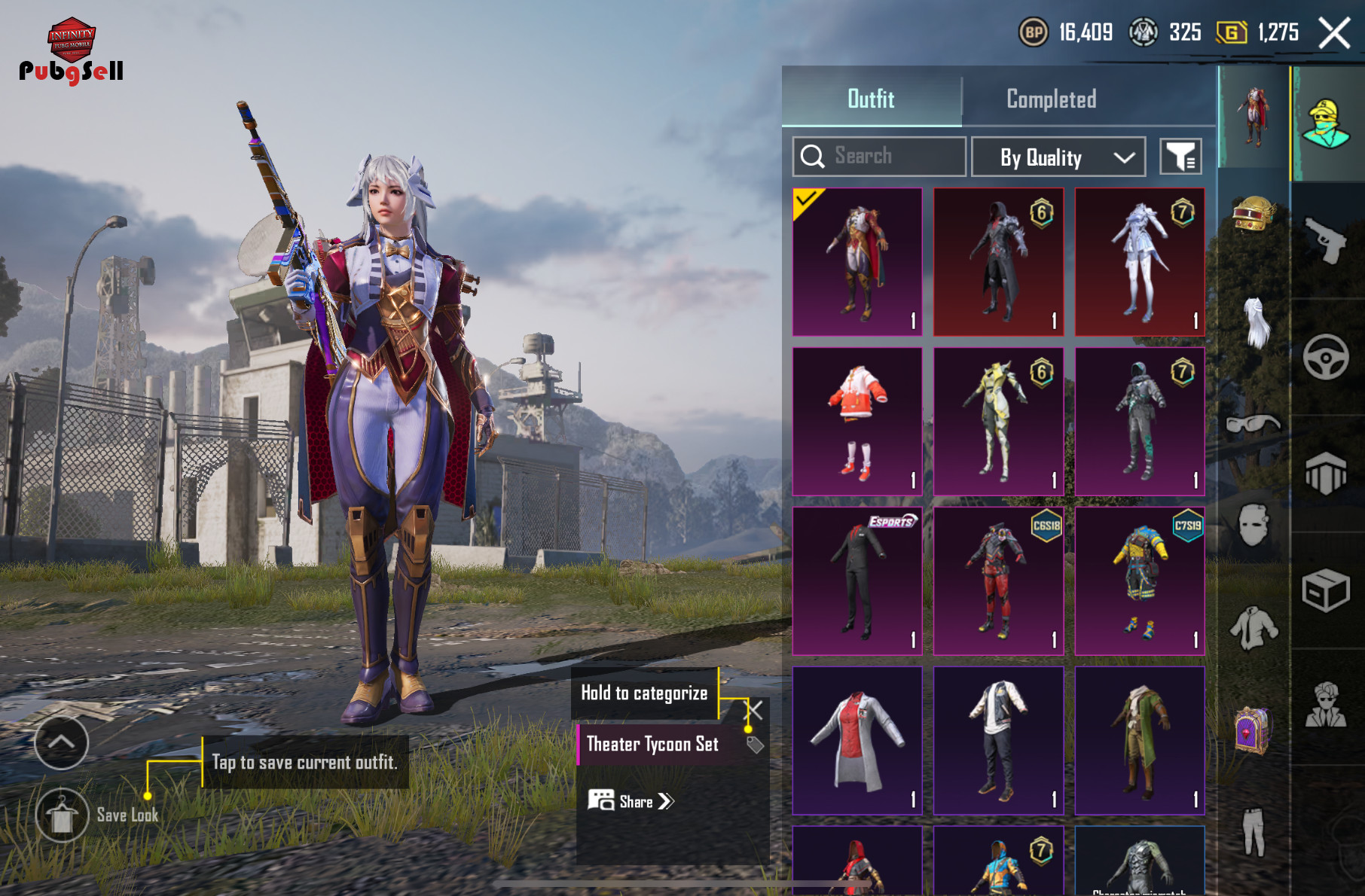Expand the up-arrow circle button

pyautogui.click(x=62, y=742)
